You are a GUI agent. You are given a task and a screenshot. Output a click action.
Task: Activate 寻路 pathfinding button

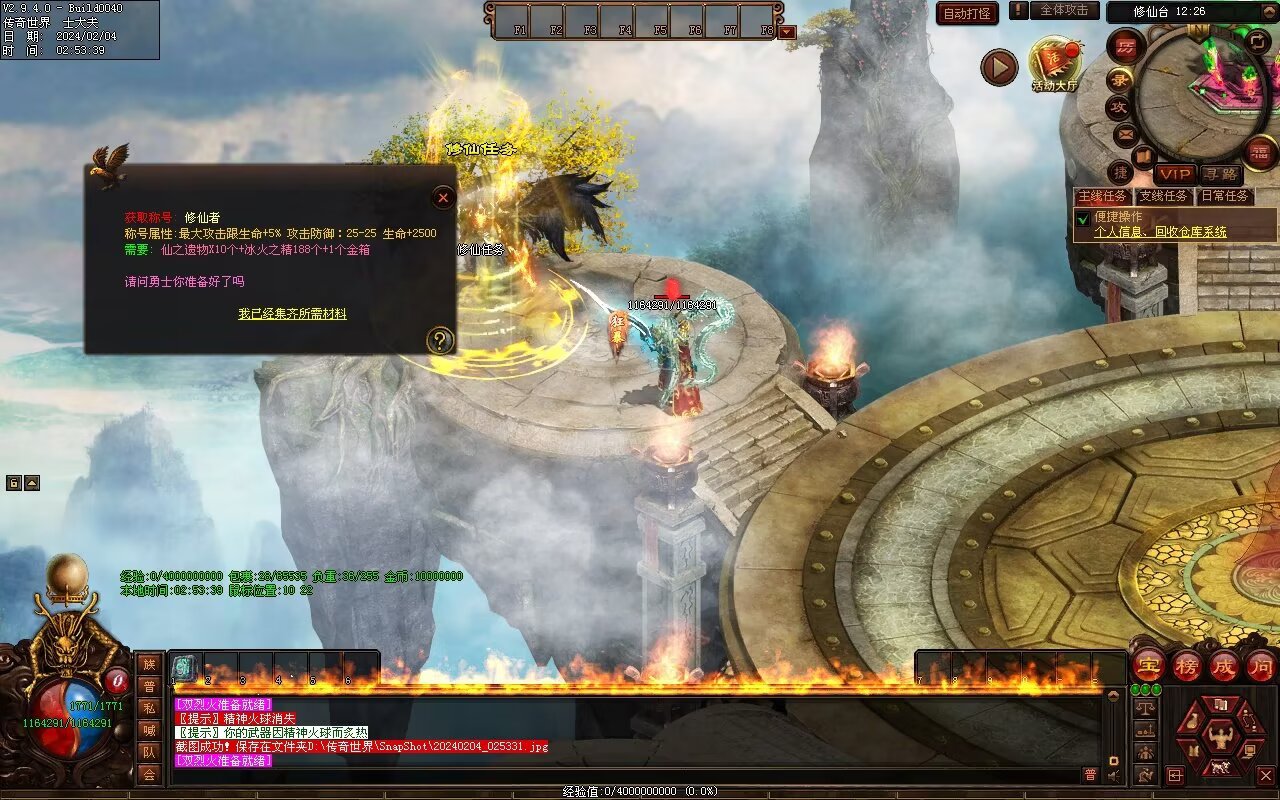[x=1220, y=174]
